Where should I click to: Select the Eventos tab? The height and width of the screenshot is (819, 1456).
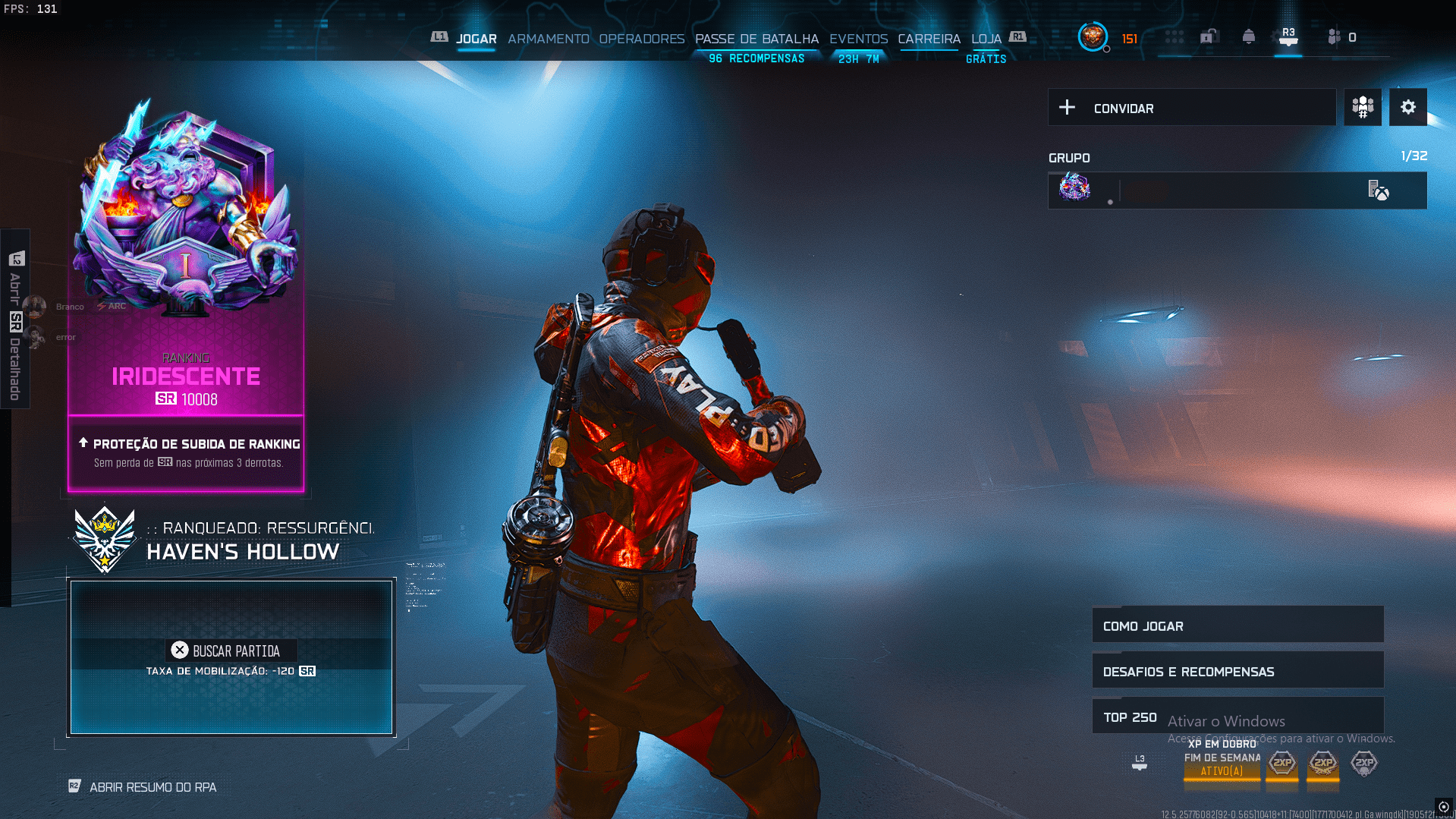pos(858,39)
